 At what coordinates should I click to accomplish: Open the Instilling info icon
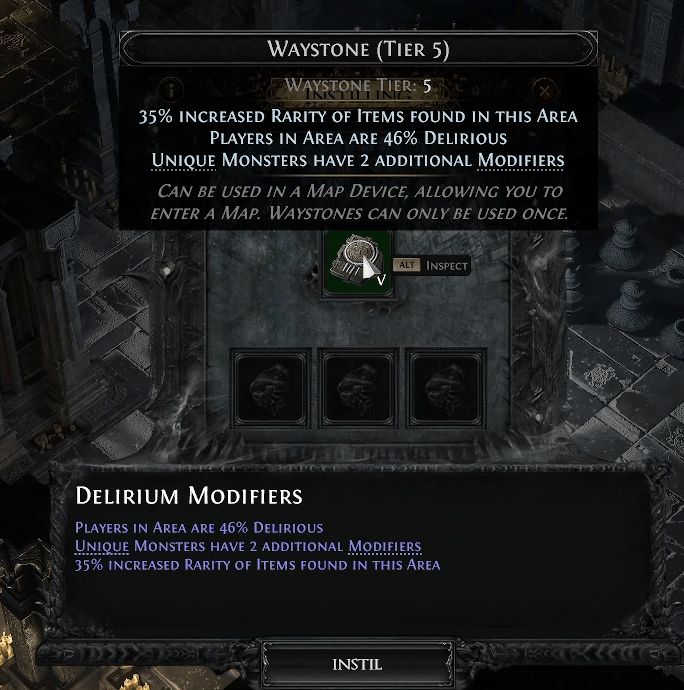pos(172,89)
